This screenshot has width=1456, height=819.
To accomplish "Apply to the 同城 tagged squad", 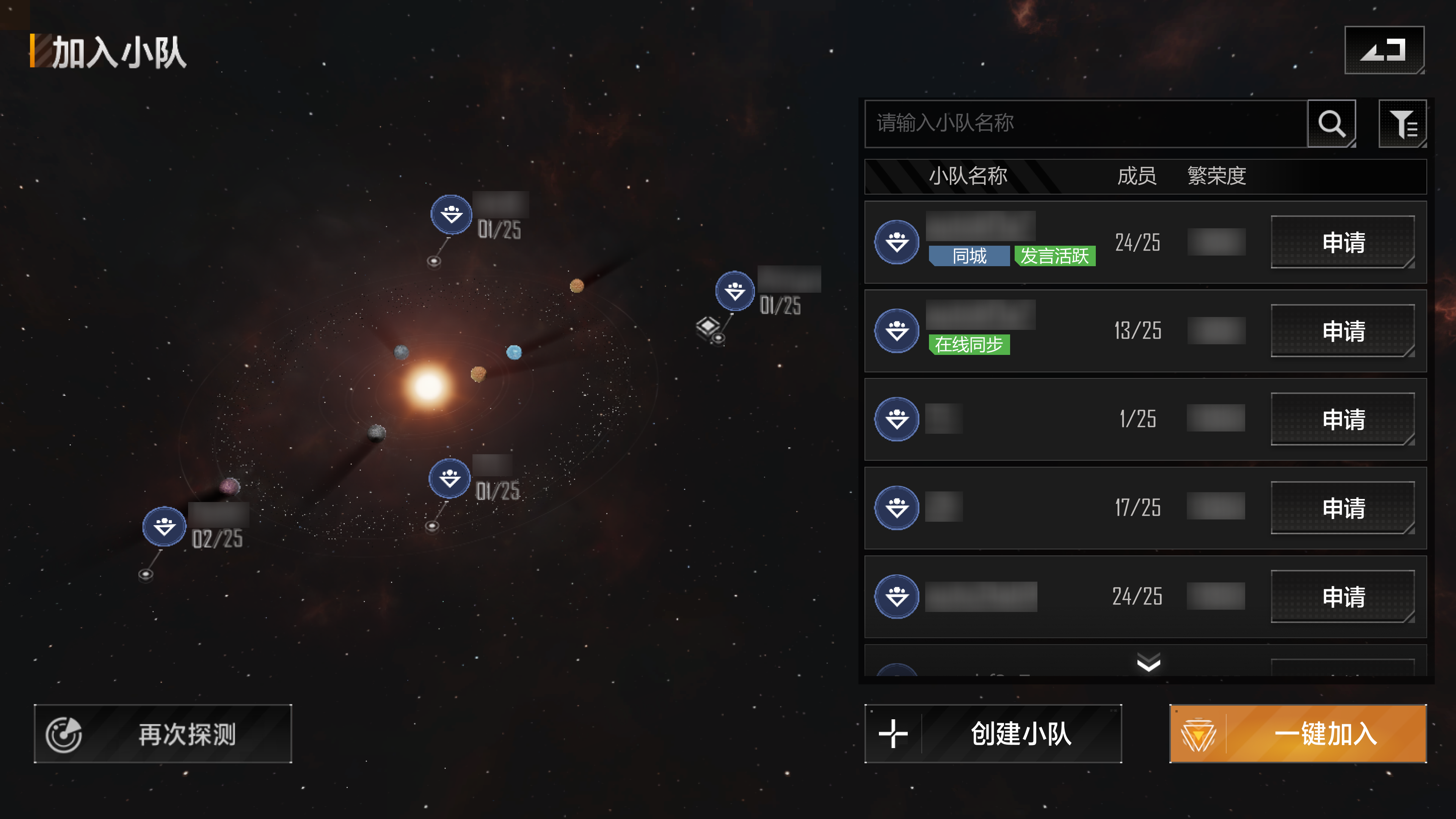I will click(1342, 243).
